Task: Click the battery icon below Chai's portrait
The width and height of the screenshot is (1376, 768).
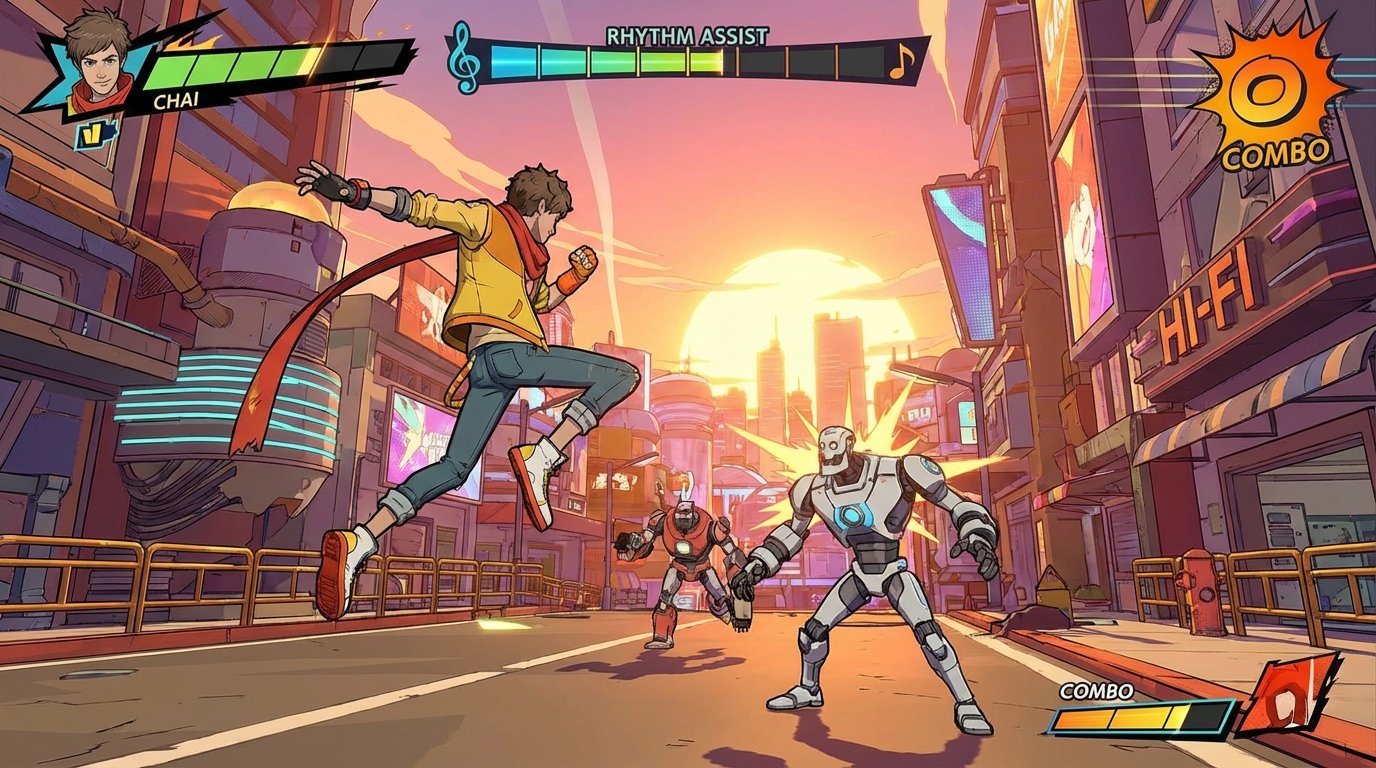Action: tap(95, 137)
